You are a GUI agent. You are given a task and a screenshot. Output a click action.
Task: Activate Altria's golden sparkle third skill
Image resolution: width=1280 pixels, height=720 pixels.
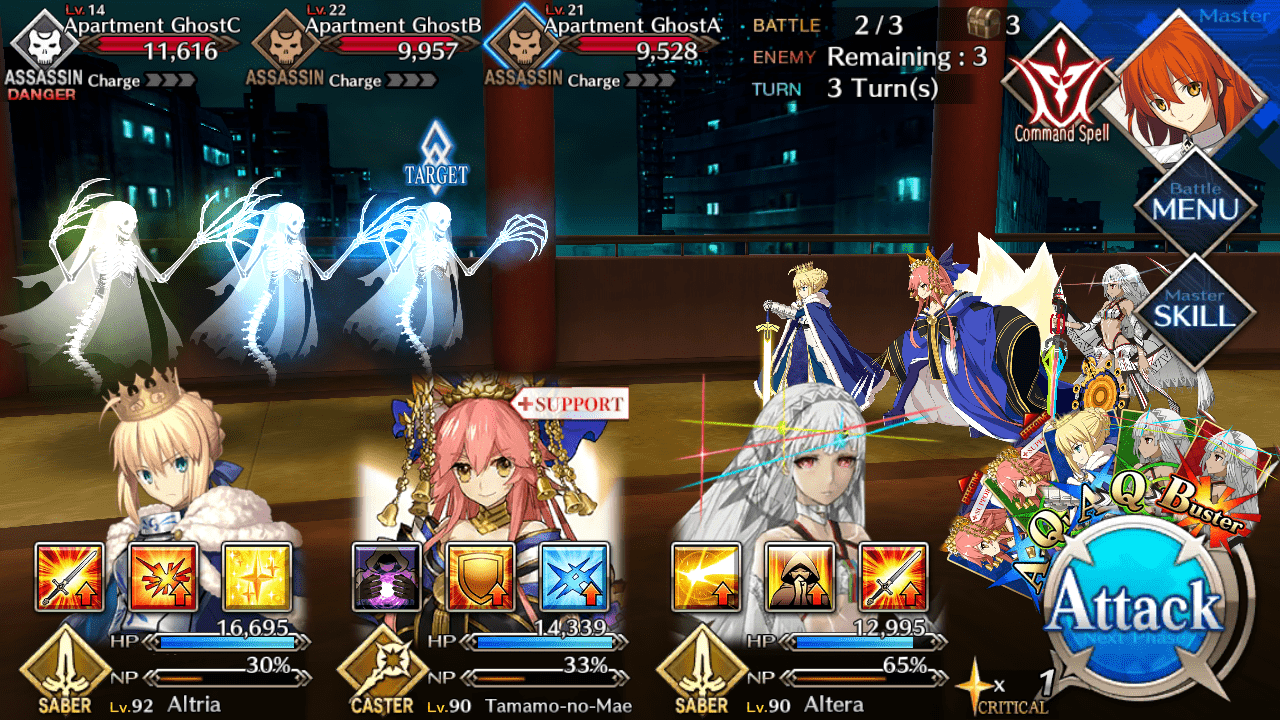point(257,577)
